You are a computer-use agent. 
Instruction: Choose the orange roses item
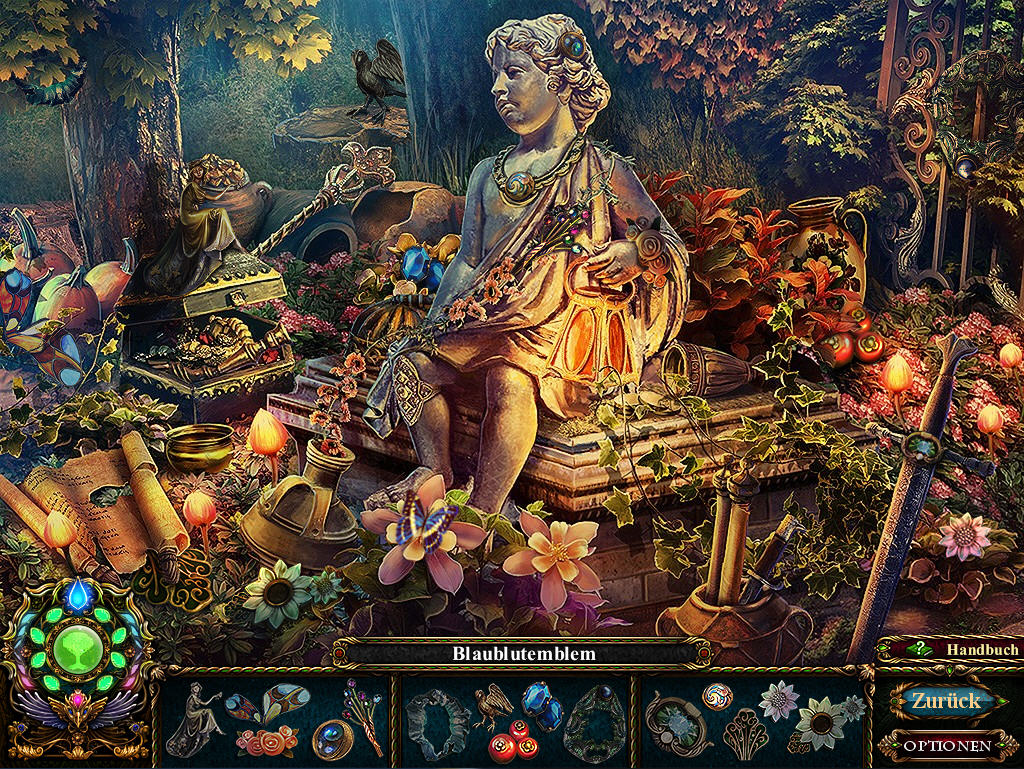267,741
